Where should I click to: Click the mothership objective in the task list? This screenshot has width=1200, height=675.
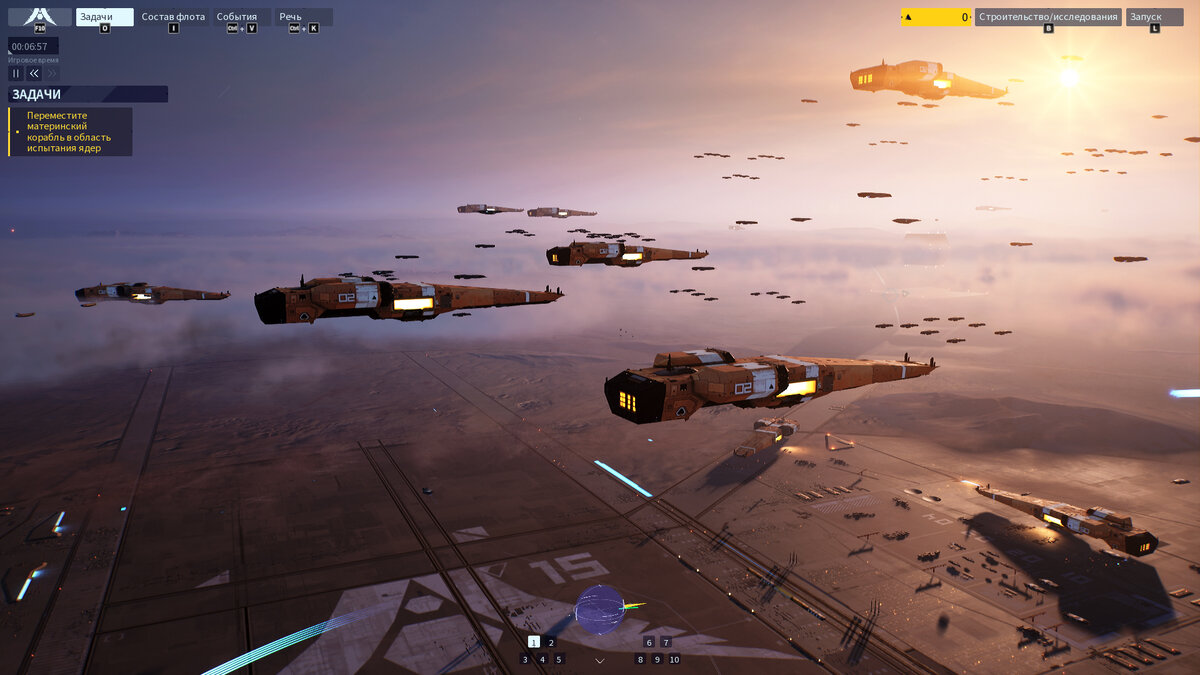[x=70, y=132]
